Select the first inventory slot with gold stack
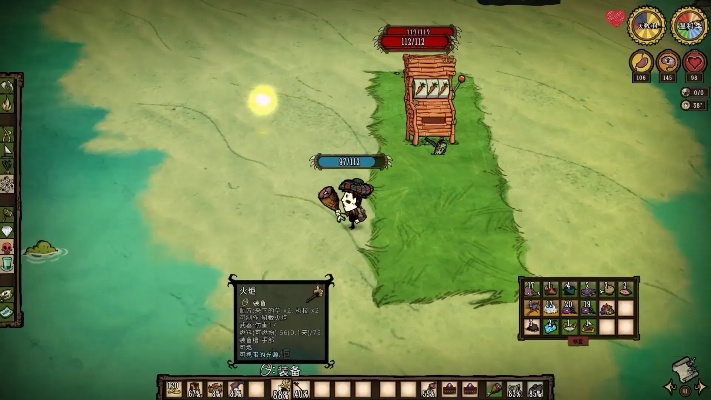The image size is (711, 400). [173, 389]
